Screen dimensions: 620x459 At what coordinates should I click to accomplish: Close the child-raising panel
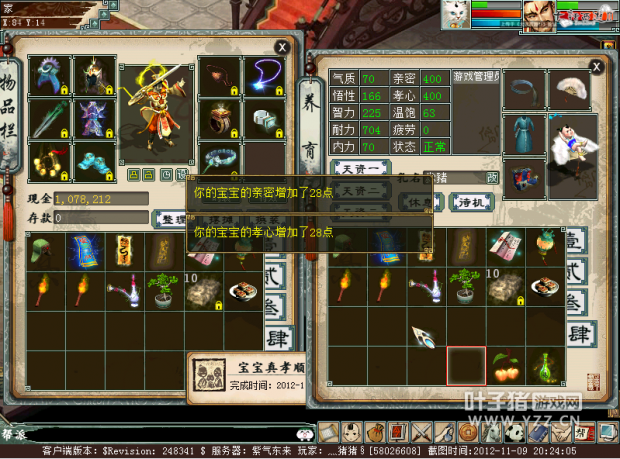pyautogui.click(x=596, y=66)
